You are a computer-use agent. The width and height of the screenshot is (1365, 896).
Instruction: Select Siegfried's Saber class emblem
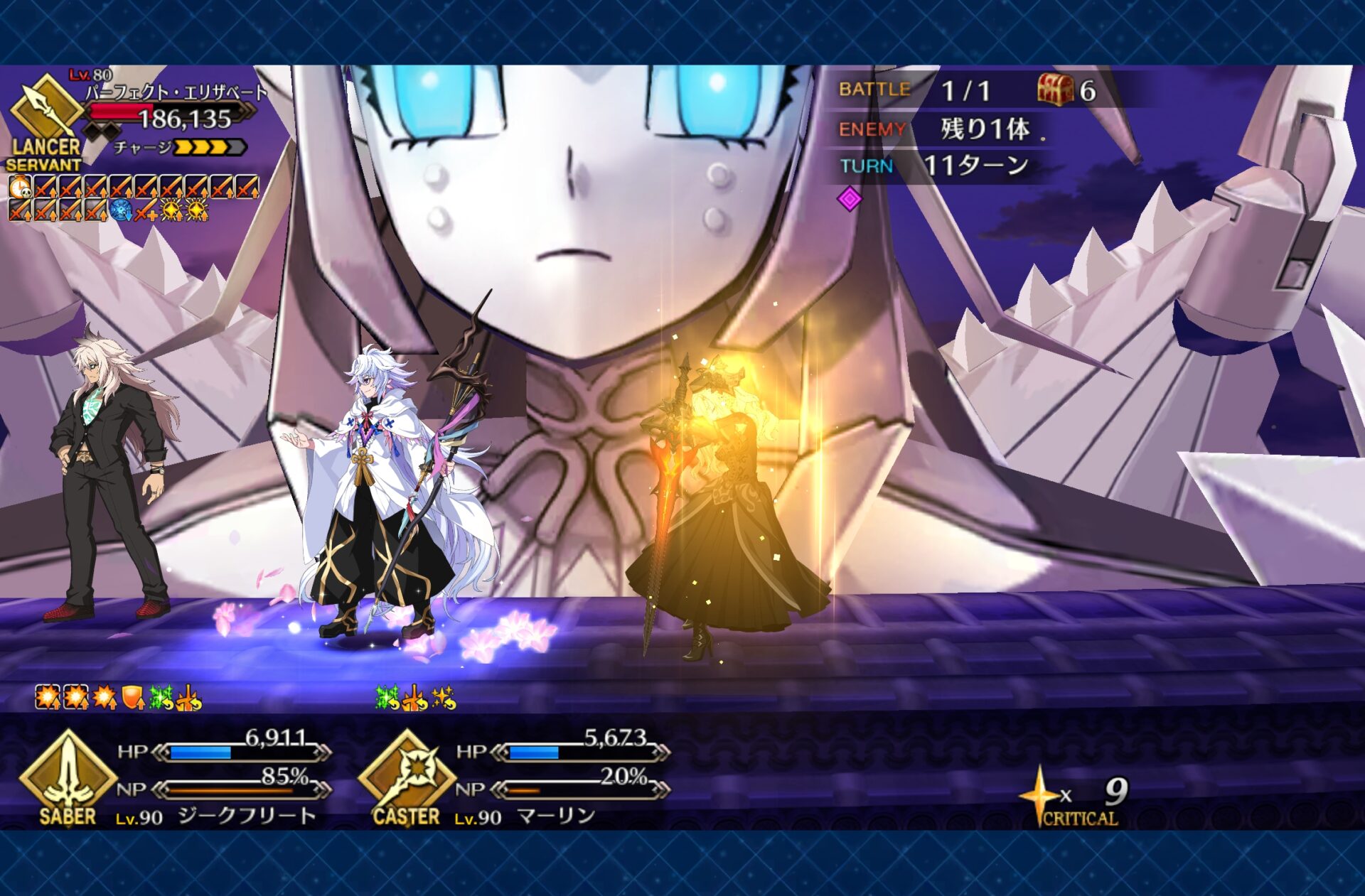(67, 777)
